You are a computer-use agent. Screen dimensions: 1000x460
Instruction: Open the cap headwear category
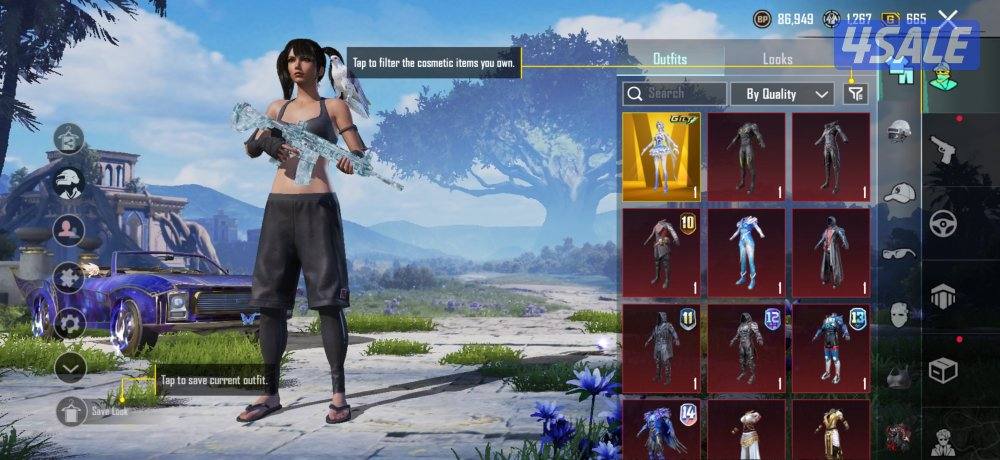900,192
